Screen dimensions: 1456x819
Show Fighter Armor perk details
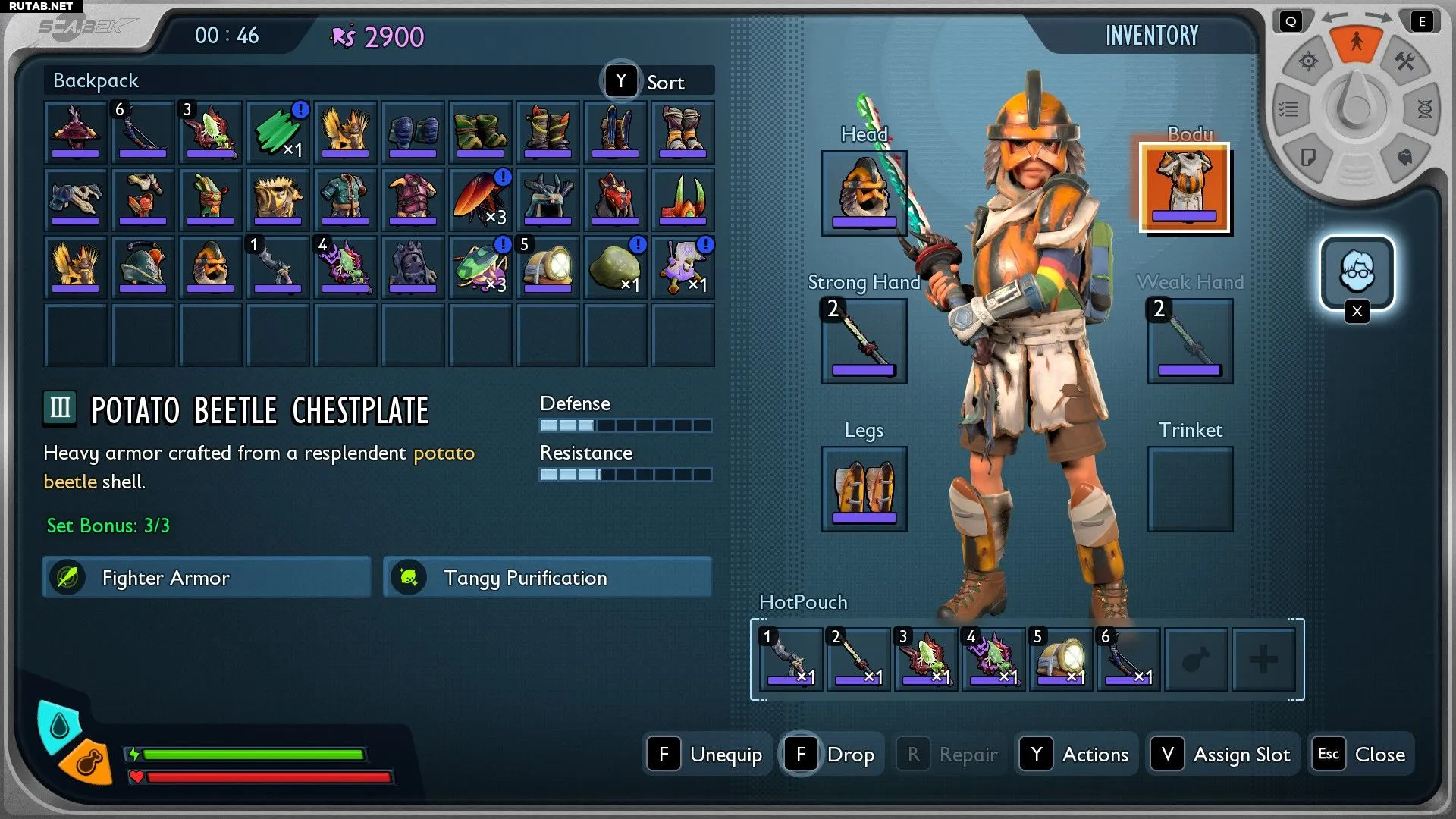[x=206, y=578]
